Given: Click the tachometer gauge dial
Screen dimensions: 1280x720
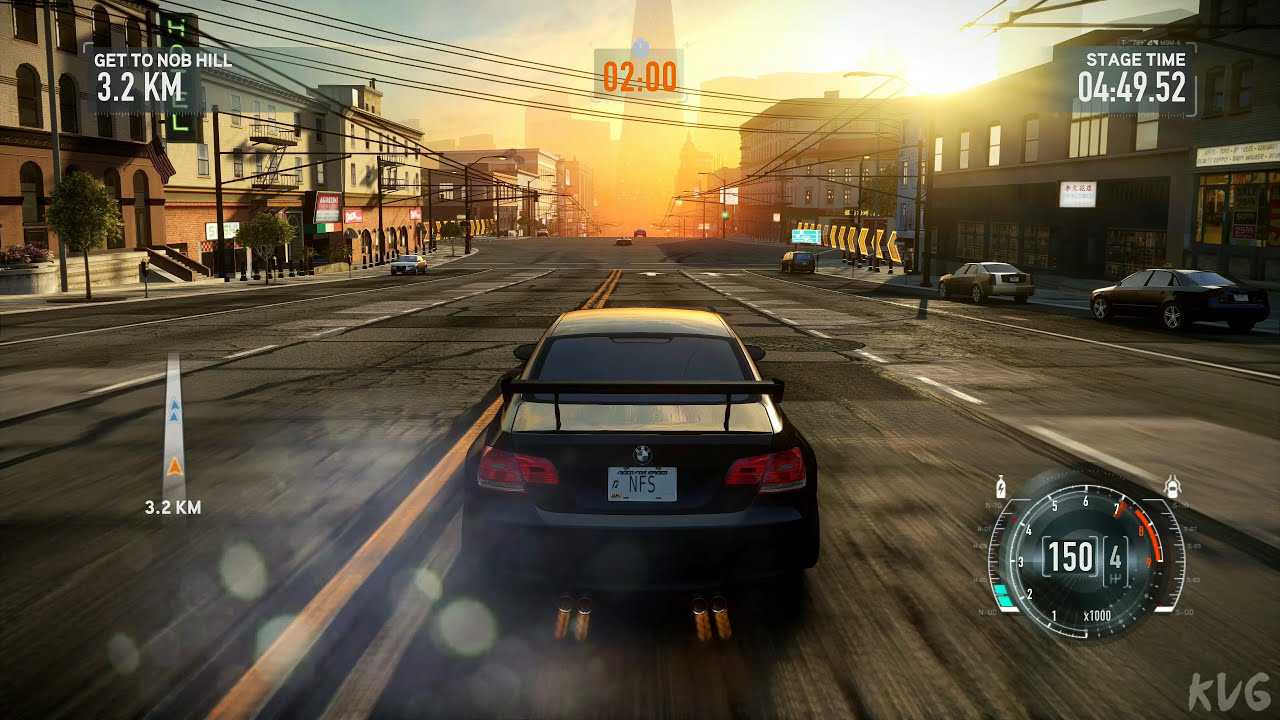Looking at the screenshot, I should [1086, 556].
